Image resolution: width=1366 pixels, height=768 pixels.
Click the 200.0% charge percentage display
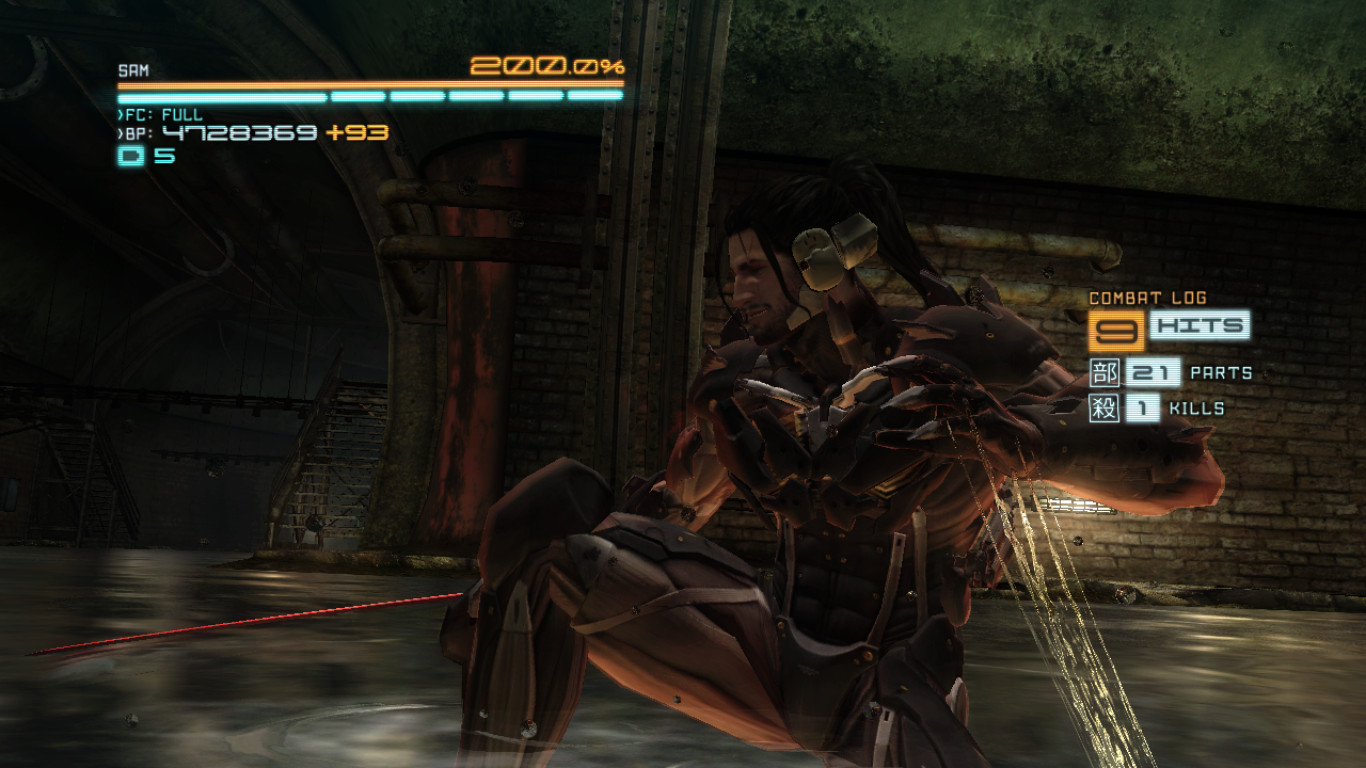click(548, 67)
